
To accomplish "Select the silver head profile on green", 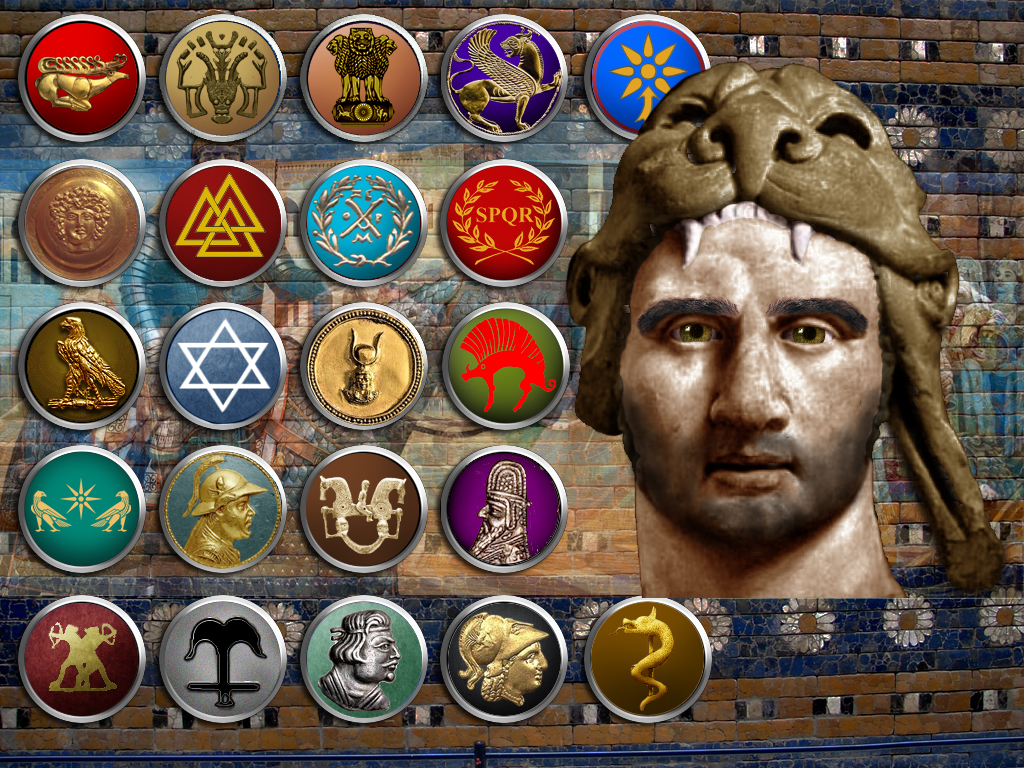I will click(364, 659).
